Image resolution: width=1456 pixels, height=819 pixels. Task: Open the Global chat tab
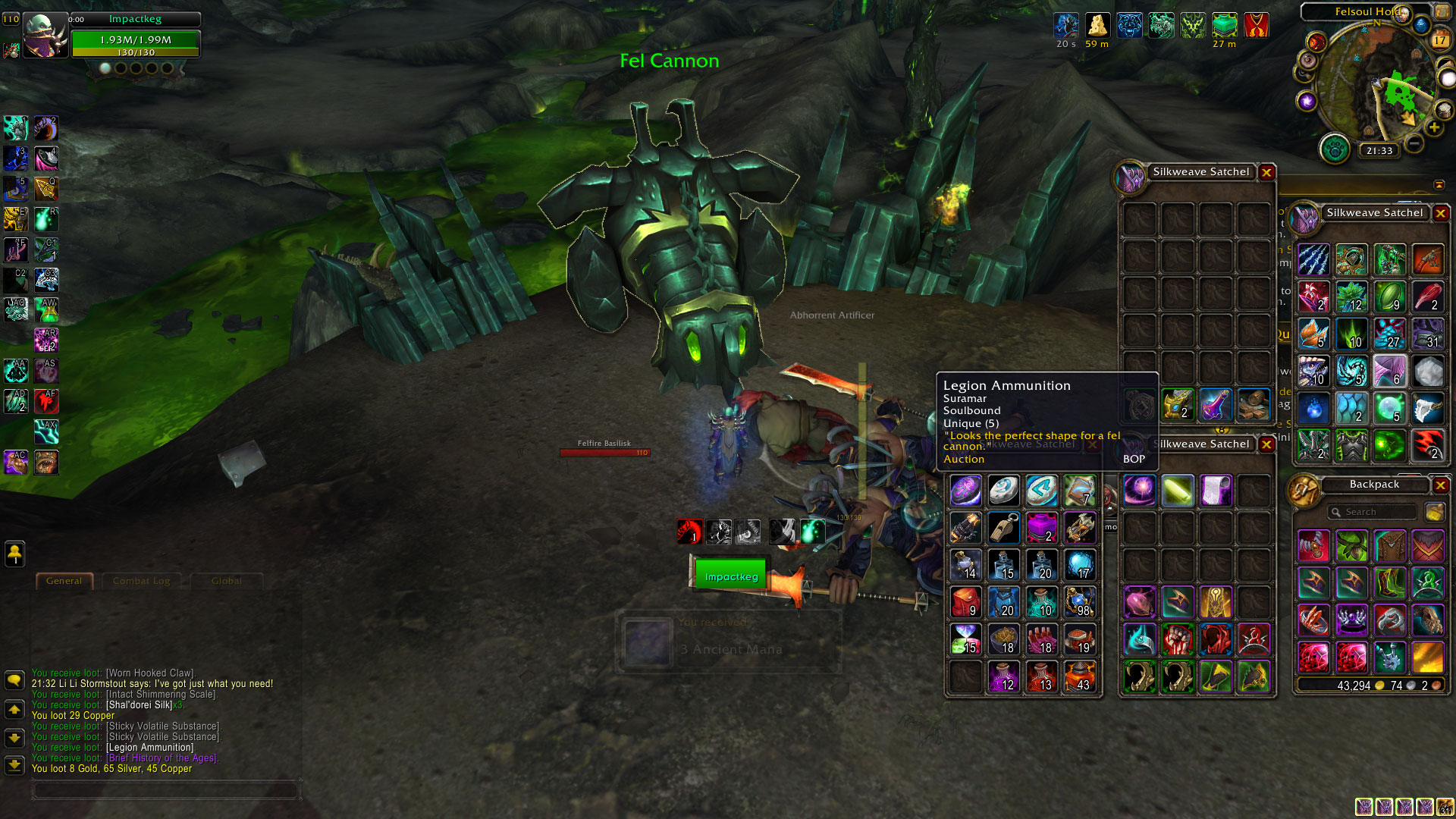click(227, 582)
